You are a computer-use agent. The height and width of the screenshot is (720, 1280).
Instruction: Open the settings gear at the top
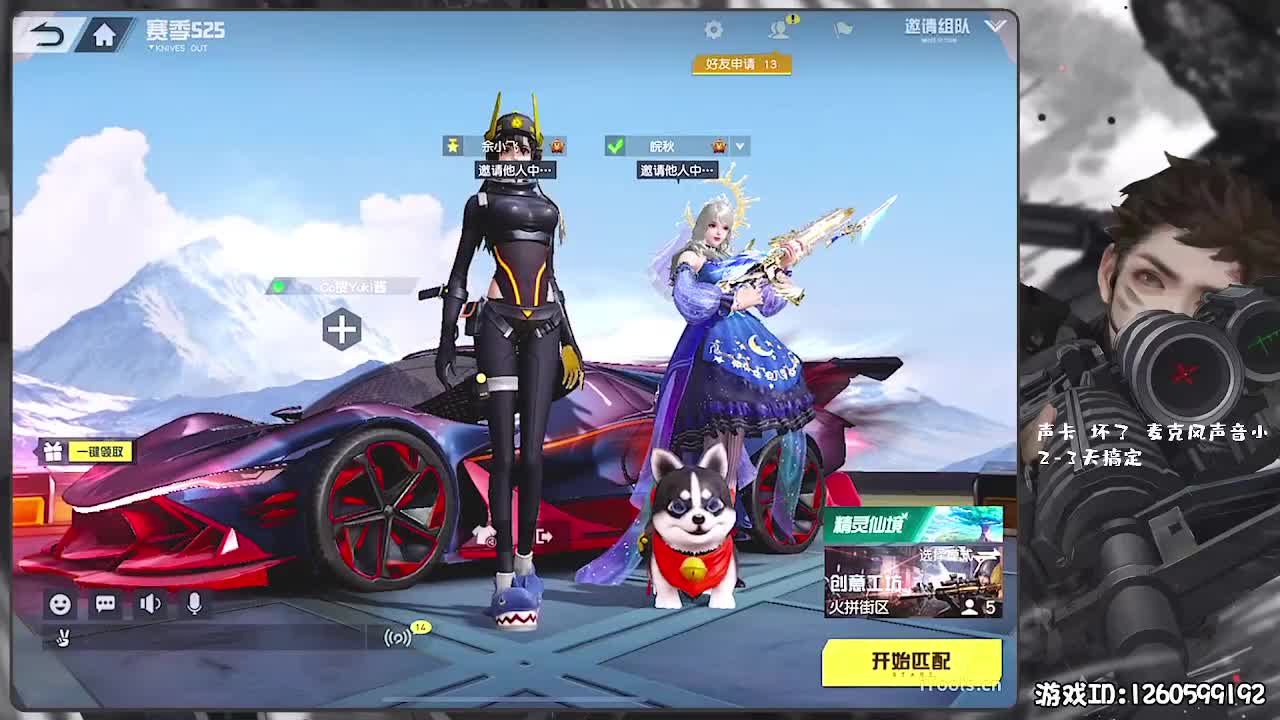click(x=713, y=30)
